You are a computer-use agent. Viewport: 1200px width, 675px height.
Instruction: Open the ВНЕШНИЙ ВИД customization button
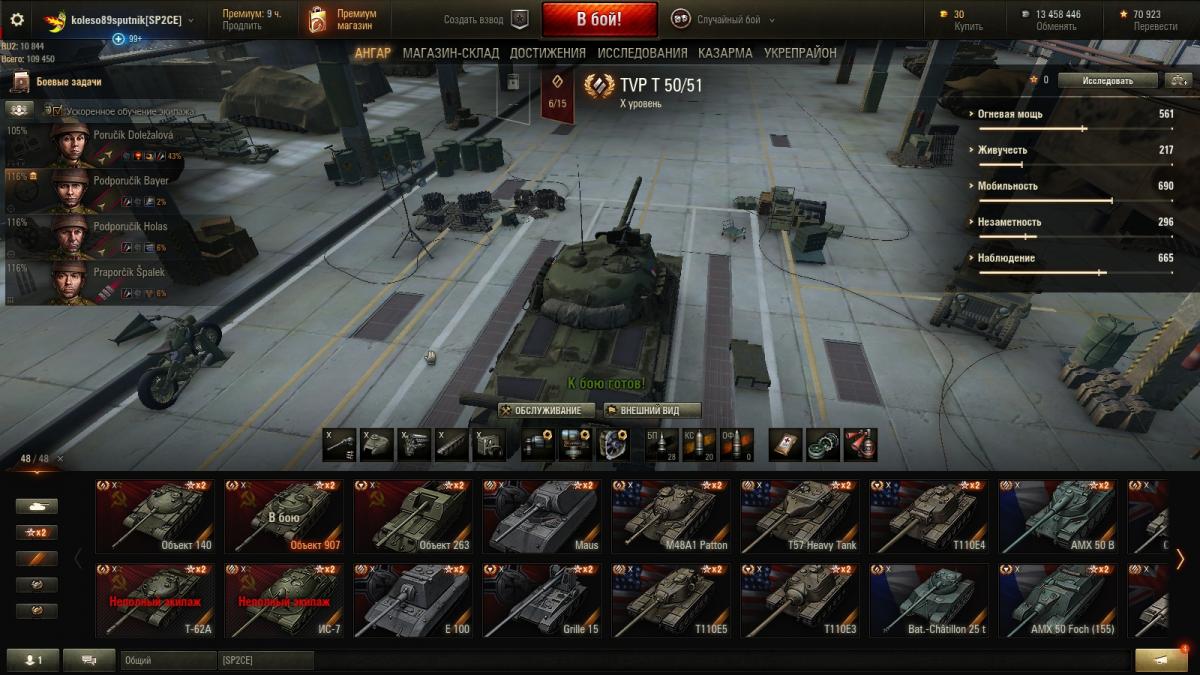click(x=651, y=410)
